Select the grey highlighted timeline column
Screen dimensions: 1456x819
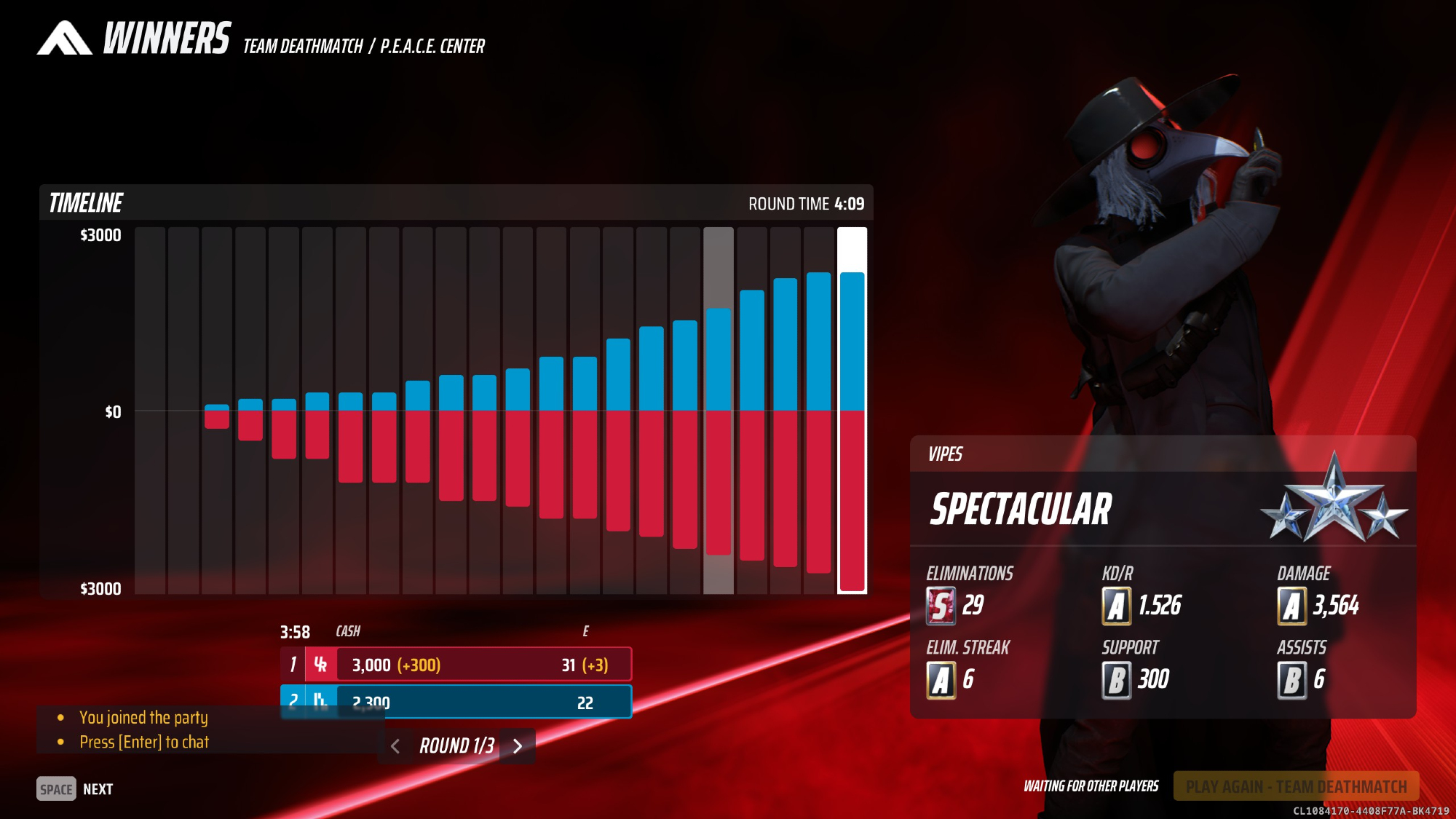718,411
